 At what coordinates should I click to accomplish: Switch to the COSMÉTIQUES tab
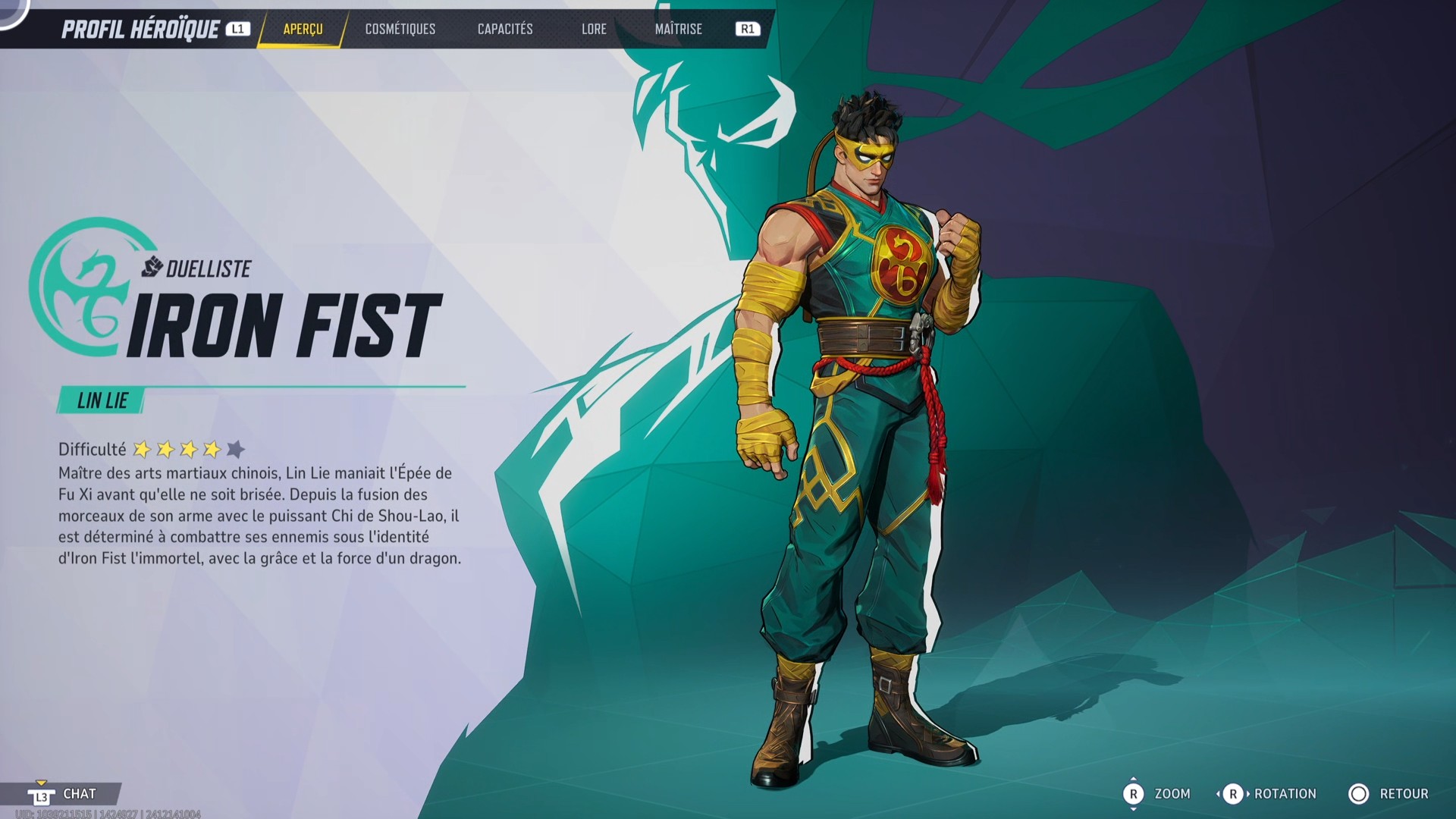click(x=400, y=29)
